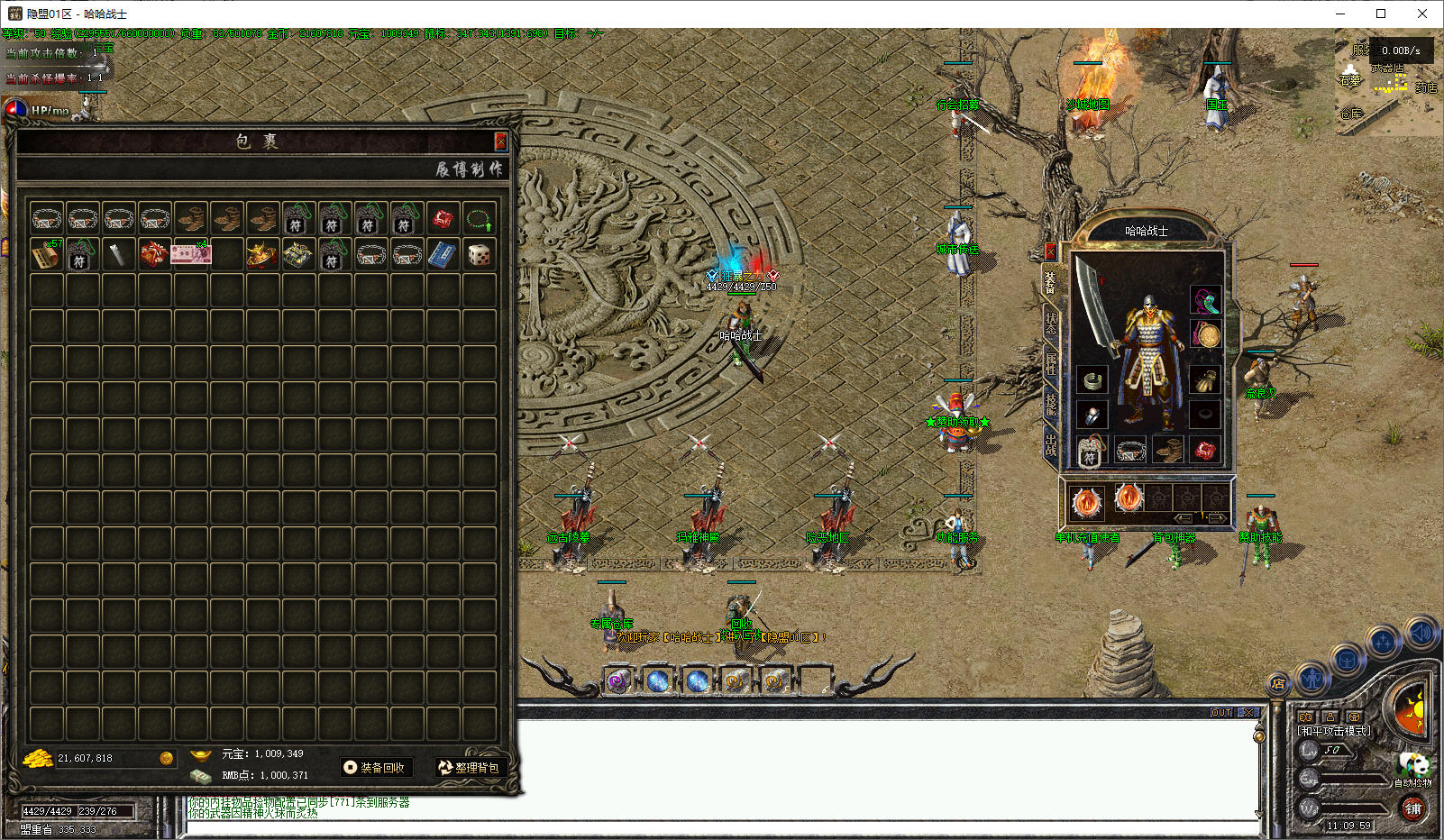
Task: Close the 哈哈战士 character panel
Action: (1050, 251)
